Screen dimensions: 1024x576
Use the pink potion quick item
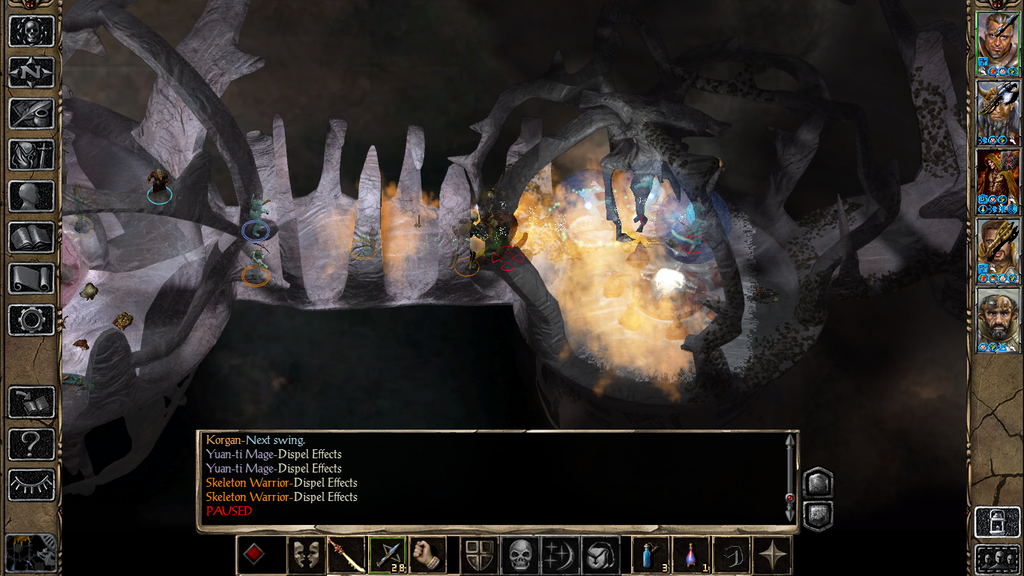(690, 555)
